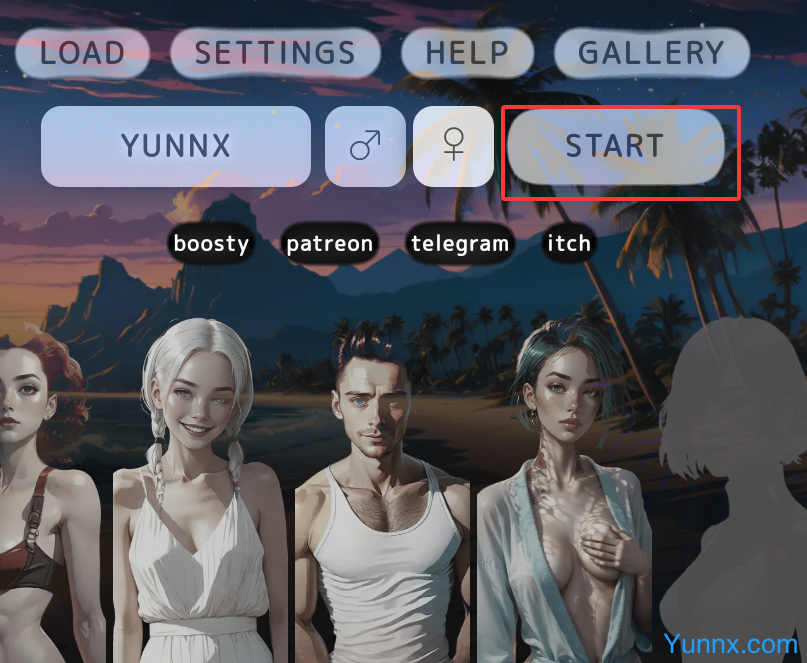Start the game with the START button
Image resolution: width=807 pixels, height=663 pixels.
pos(615,146)
